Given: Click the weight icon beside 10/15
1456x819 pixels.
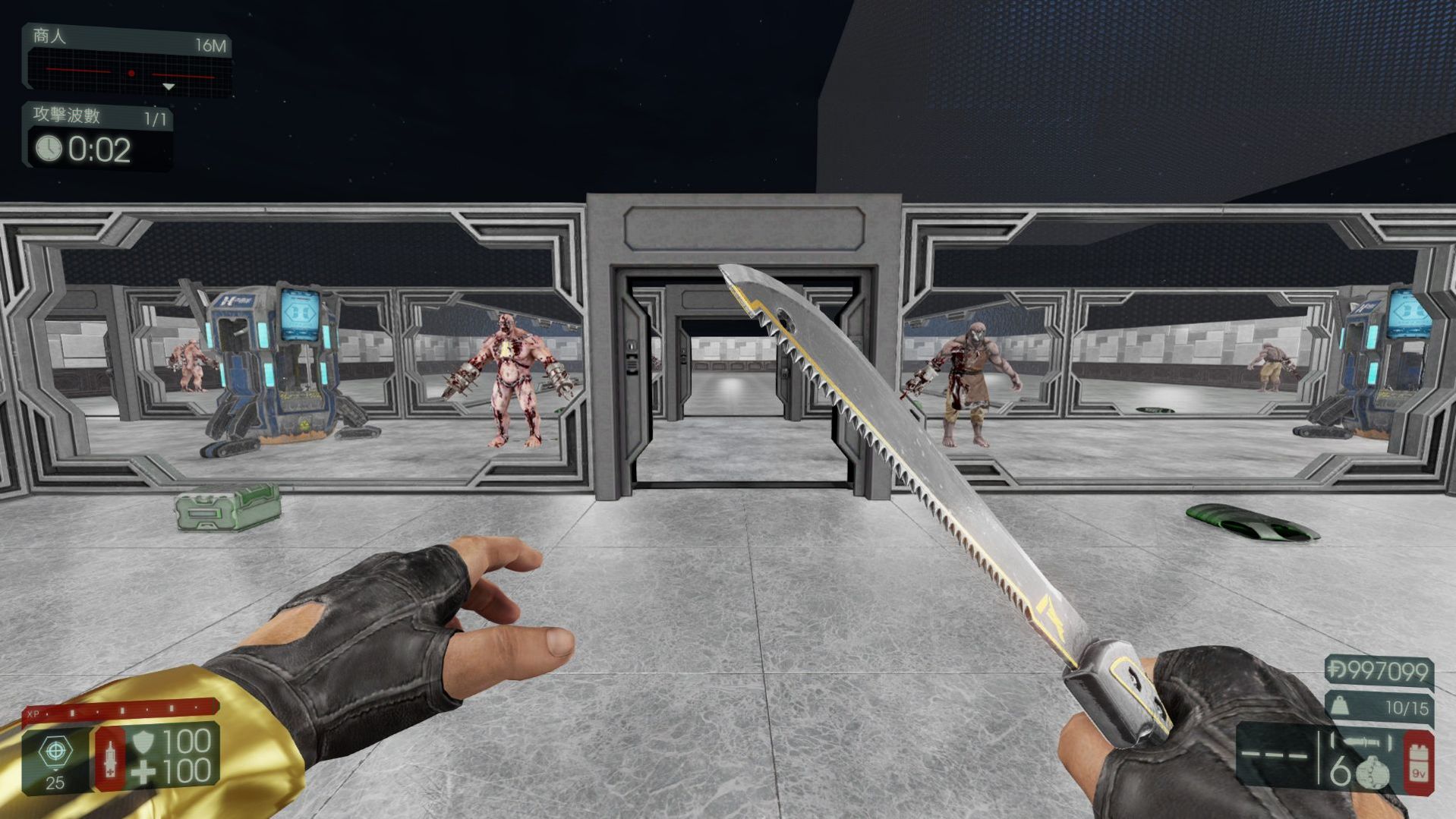Looking at the screenshot, I should click(x=1341, y=706).
